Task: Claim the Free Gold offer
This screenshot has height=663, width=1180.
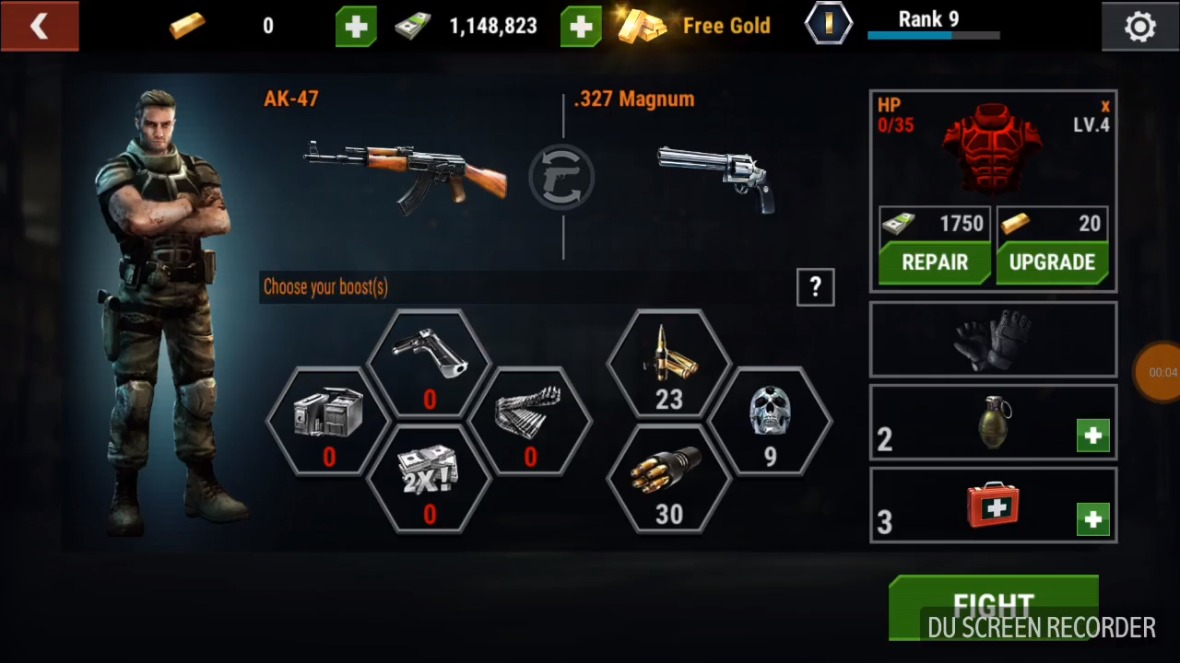Action: pyautogui.click(x=696, y=26)
